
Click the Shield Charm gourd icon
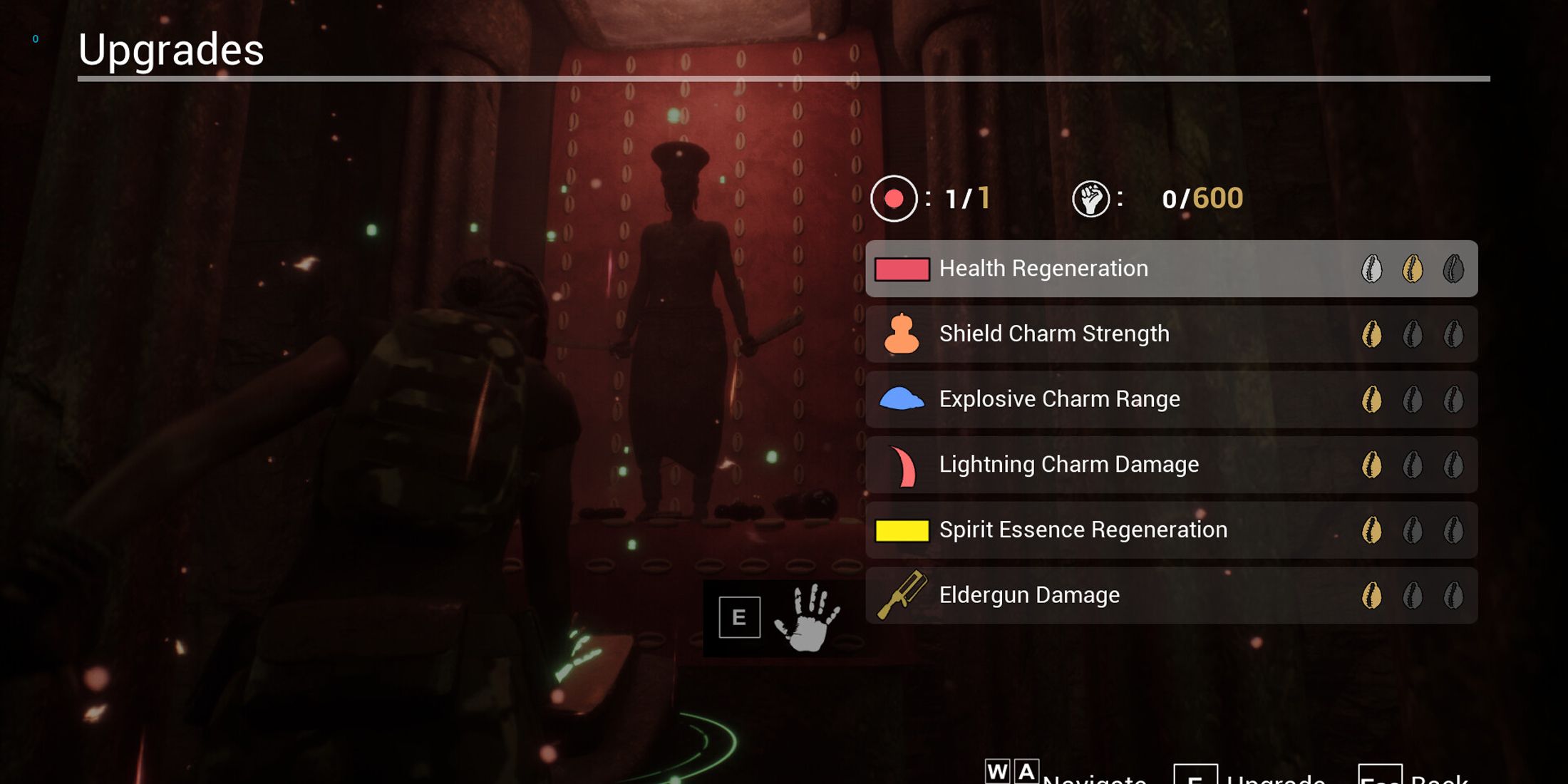(x=901, y=334)
